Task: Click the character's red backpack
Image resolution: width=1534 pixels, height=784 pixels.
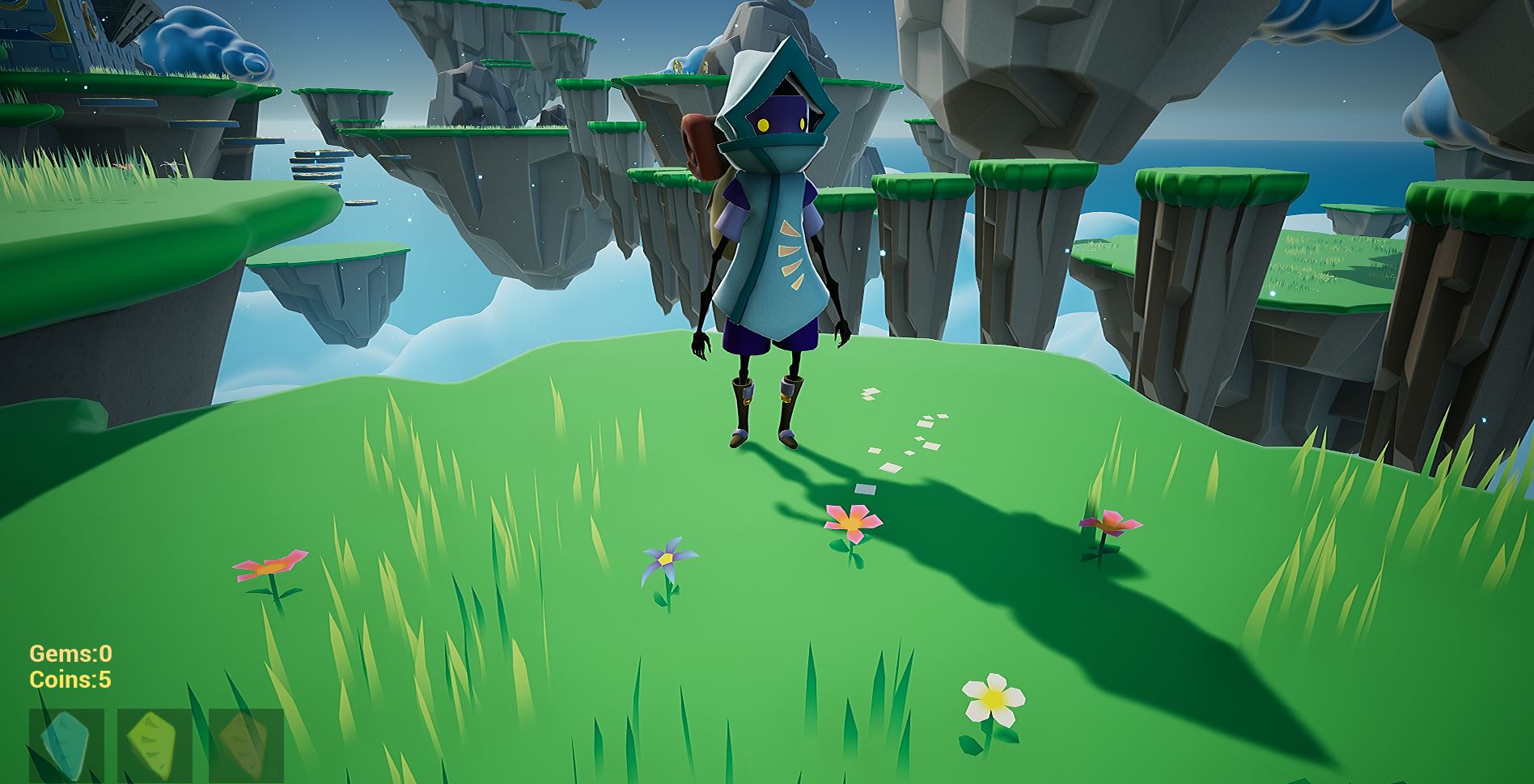Action: [x=700, y=142]
